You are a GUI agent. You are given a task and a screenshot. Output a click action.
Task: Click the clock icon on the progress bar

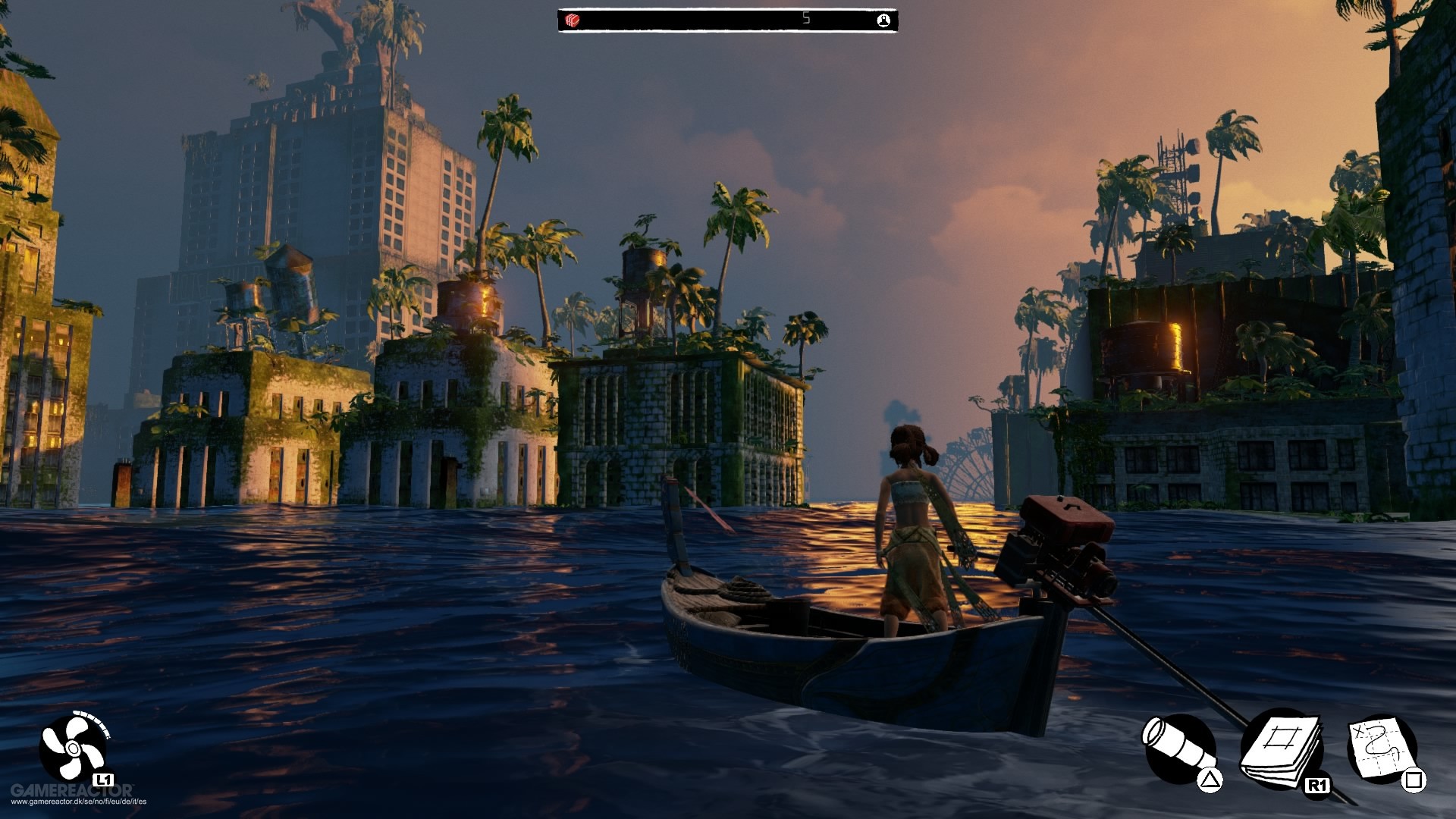[x=883, y=19]
